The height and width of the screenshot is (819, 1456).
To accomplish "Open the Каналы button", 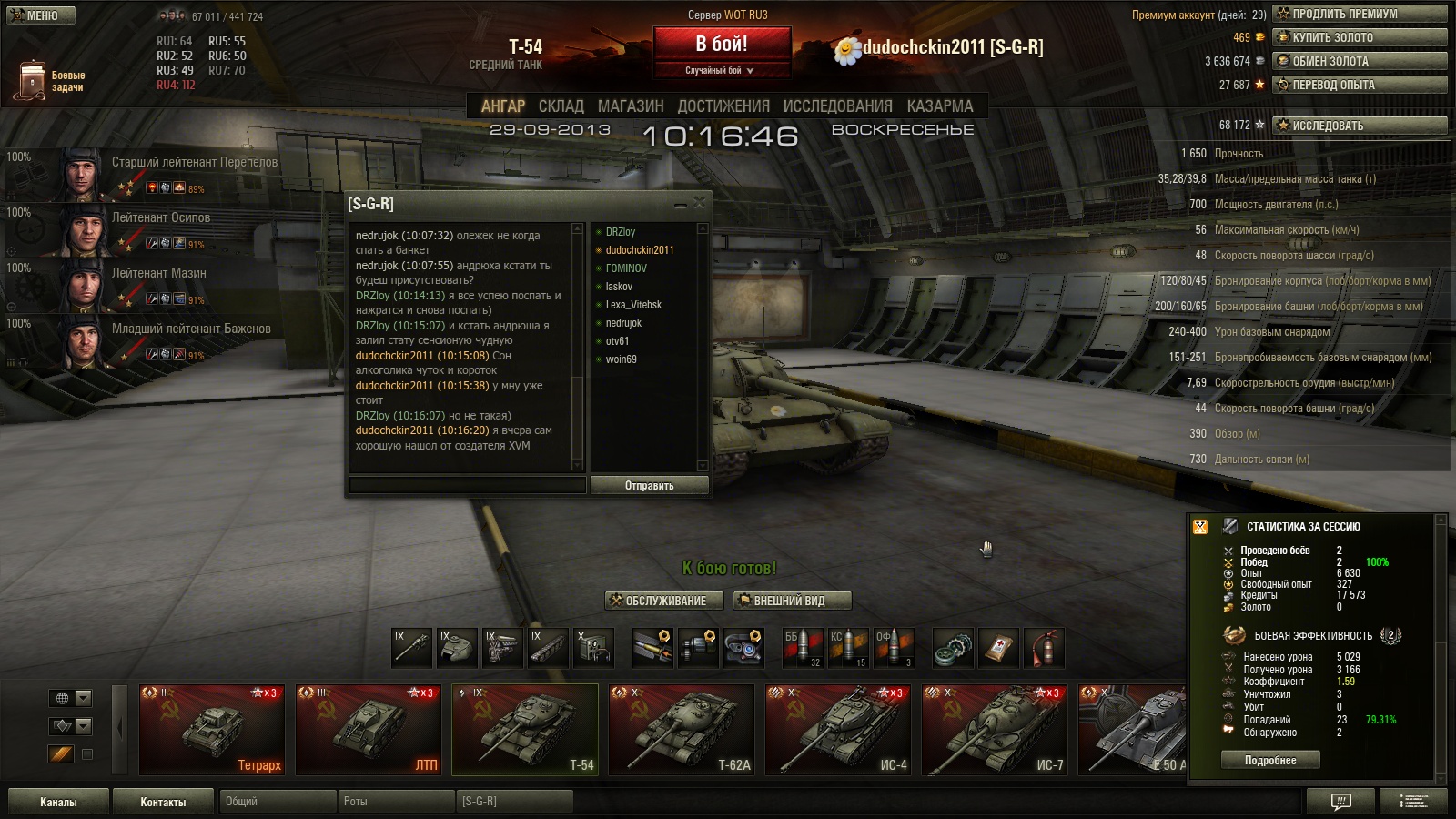I will 58,802.
